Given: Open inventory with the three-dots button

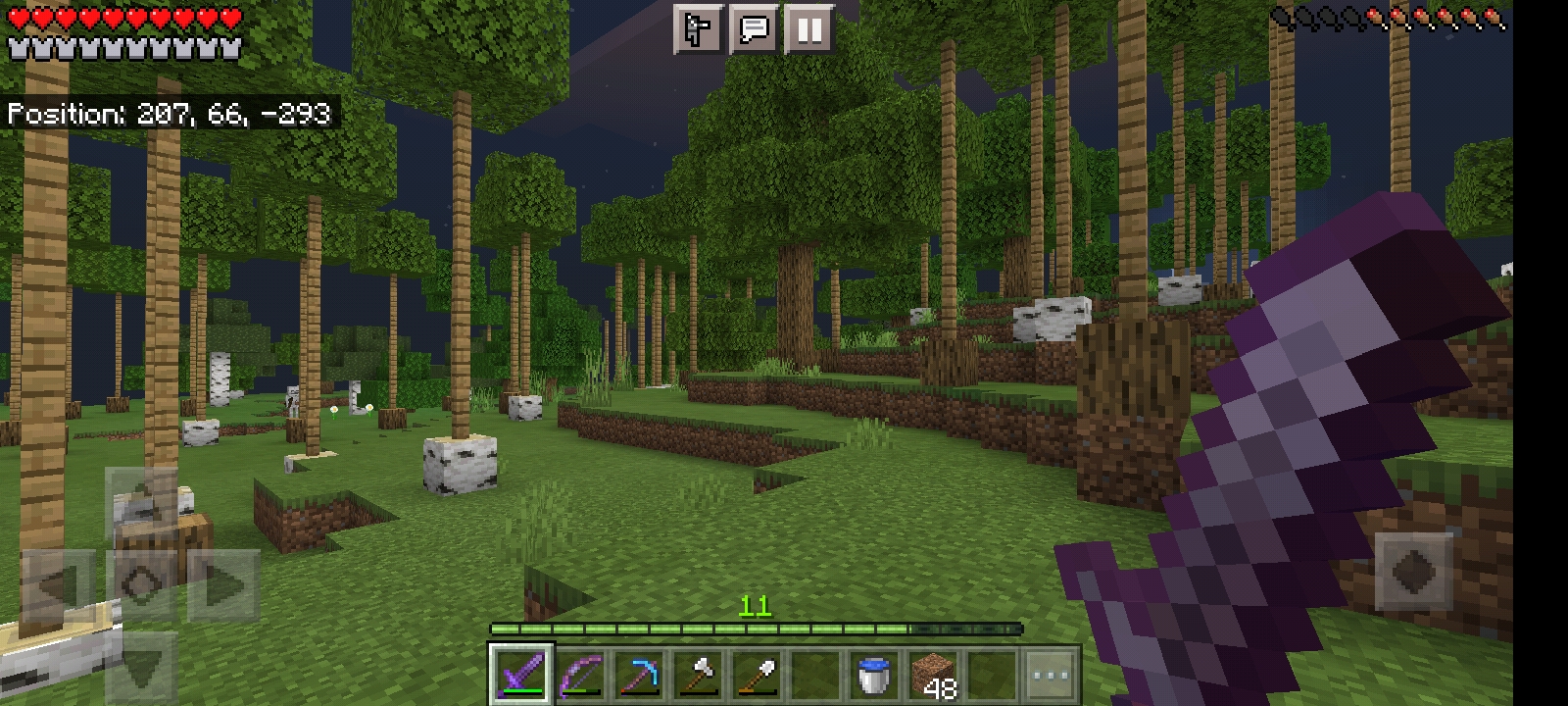Looking at the screenshot, I should click(1050, 674).
